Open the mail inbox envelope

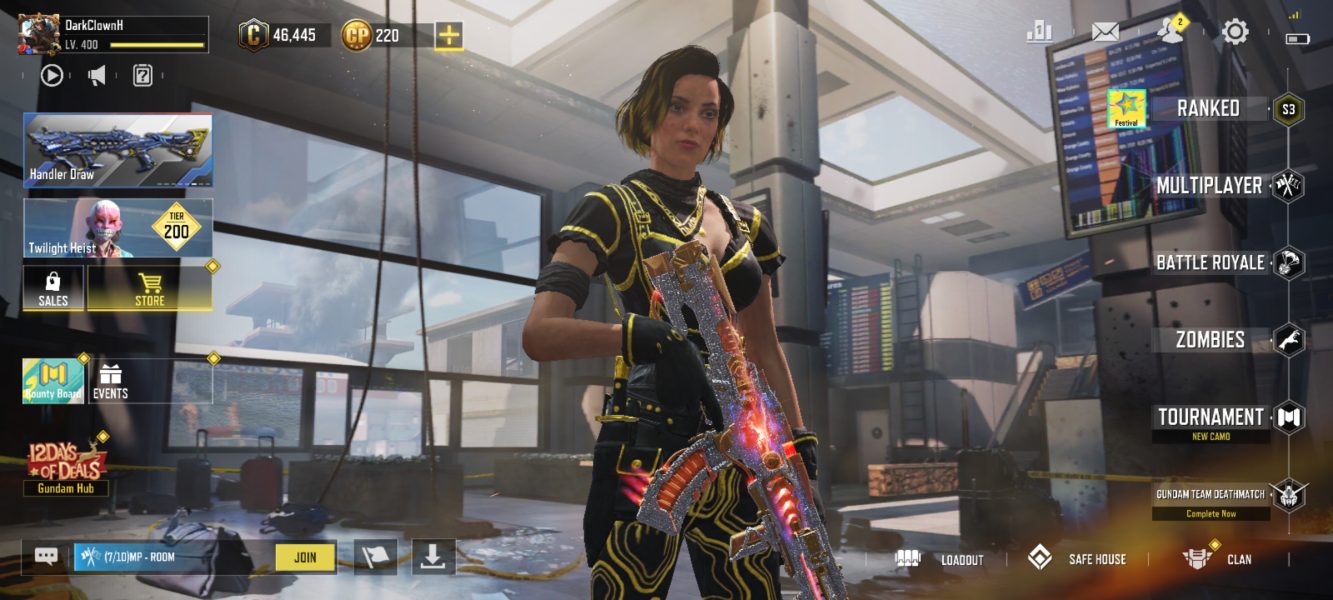point(1105,32)
